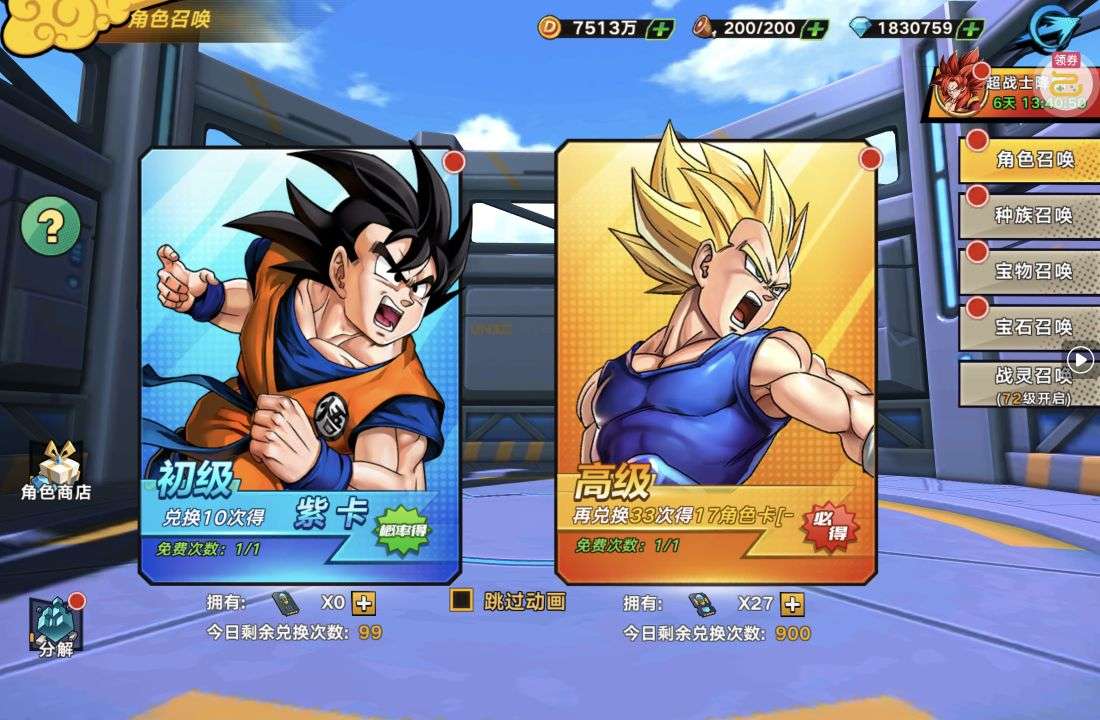Switch to the 宝石召唤 tab

(x=1034, y=327)
